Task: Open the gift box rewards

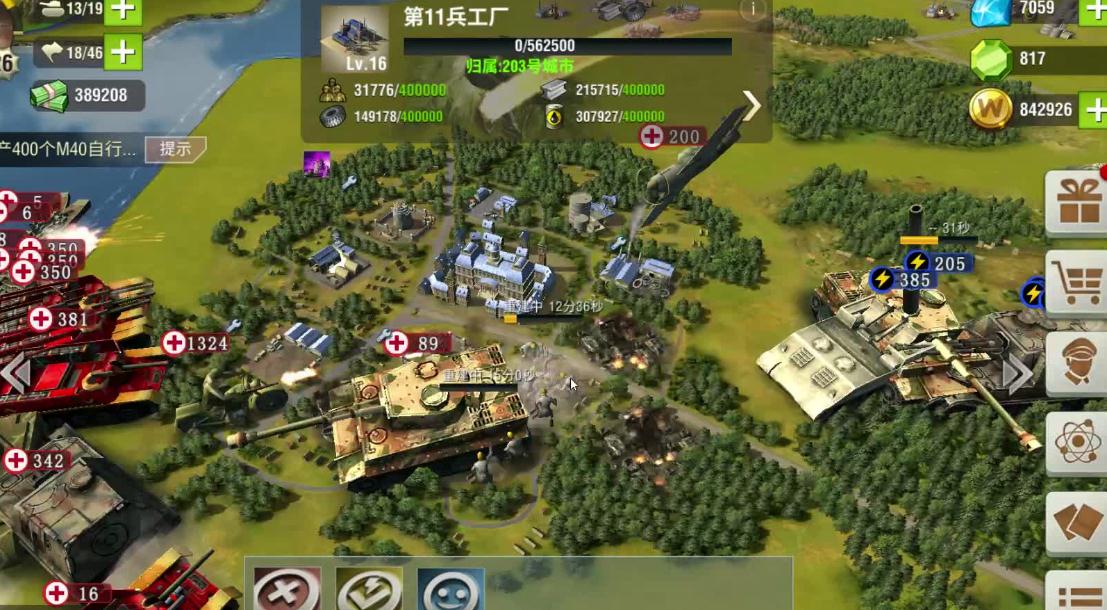Action: (1078, 202)
